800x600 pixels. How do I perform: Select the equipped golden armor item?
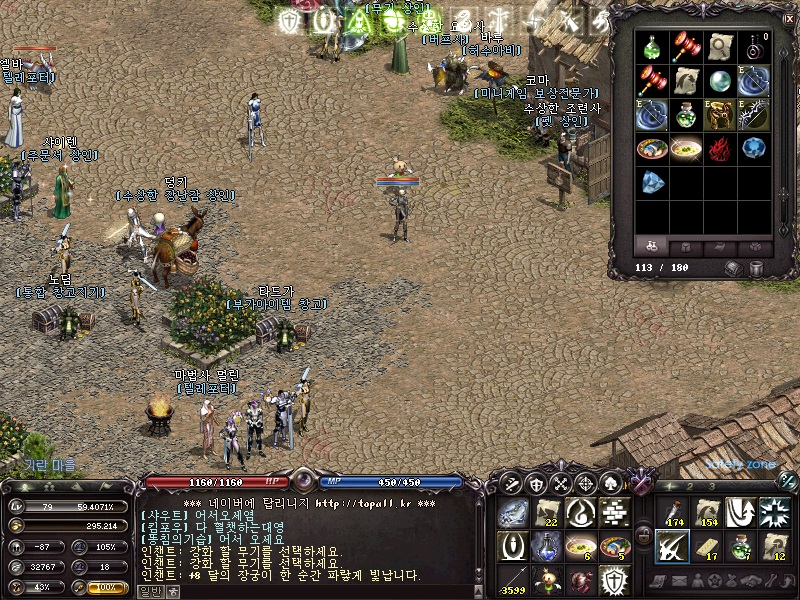point(720,115)
